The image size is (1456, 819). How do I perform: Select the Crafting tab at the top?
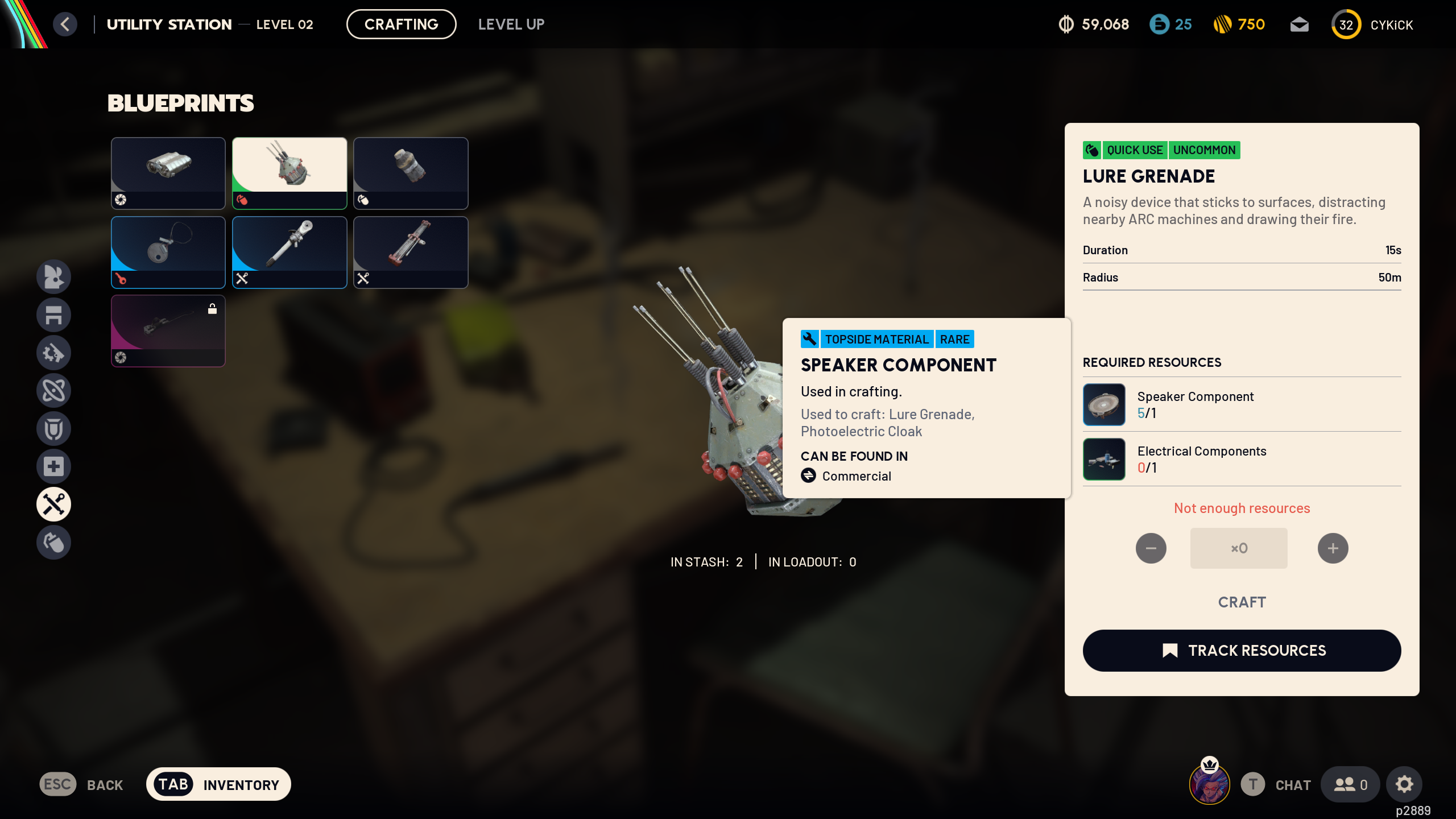402,24
